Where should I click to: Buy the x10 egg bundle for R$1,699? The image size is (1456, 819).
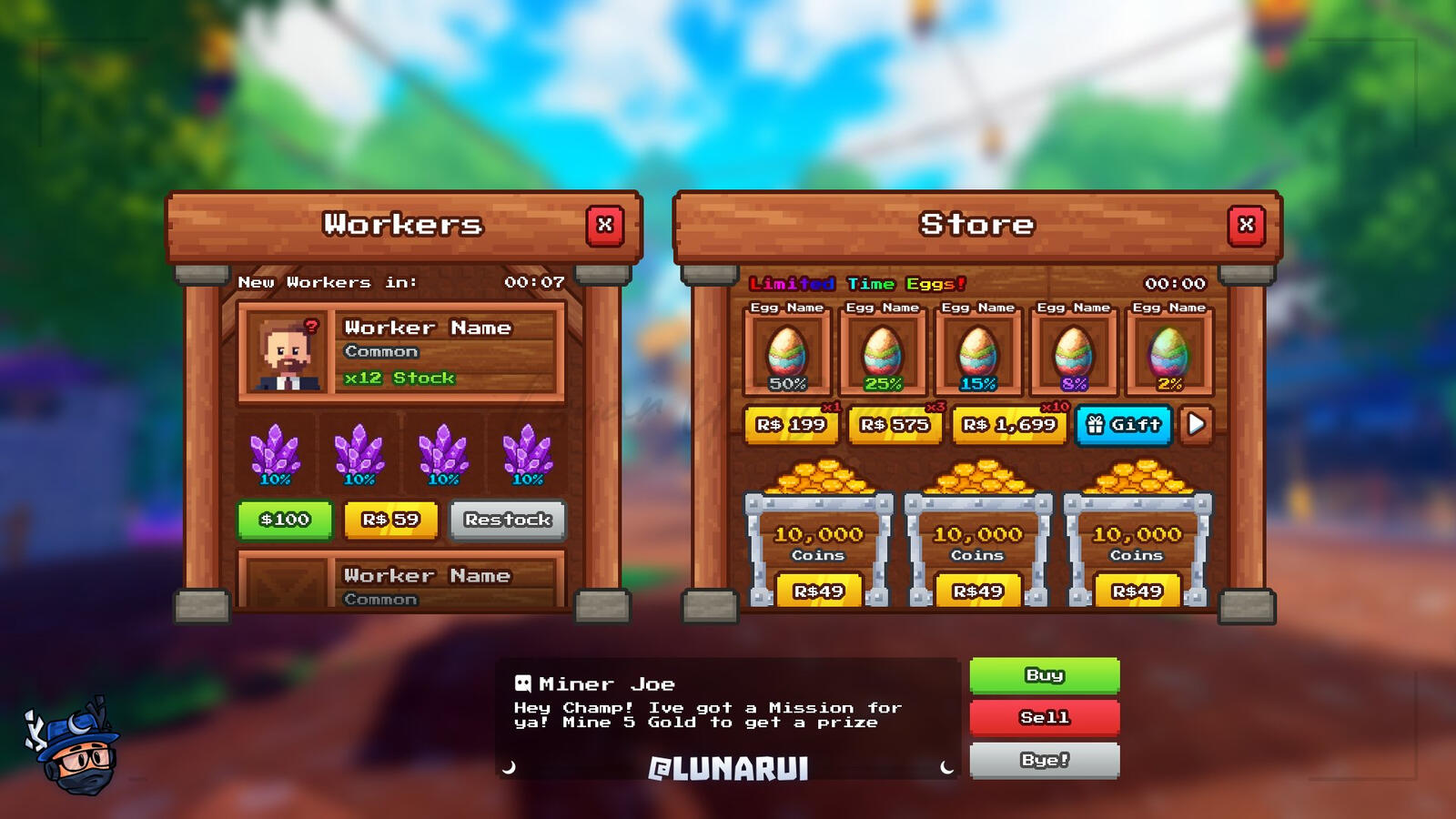pyautogui.click(x=1007, y=425)
